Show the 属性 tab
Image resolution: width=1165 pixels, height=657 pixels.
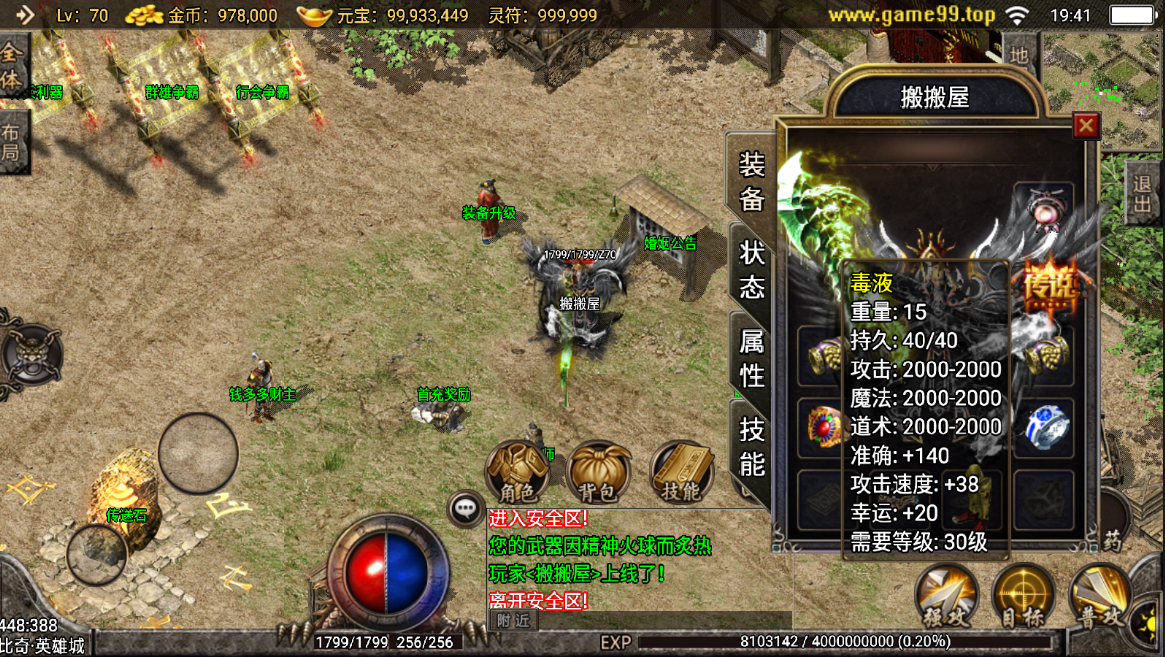(751, 358)
